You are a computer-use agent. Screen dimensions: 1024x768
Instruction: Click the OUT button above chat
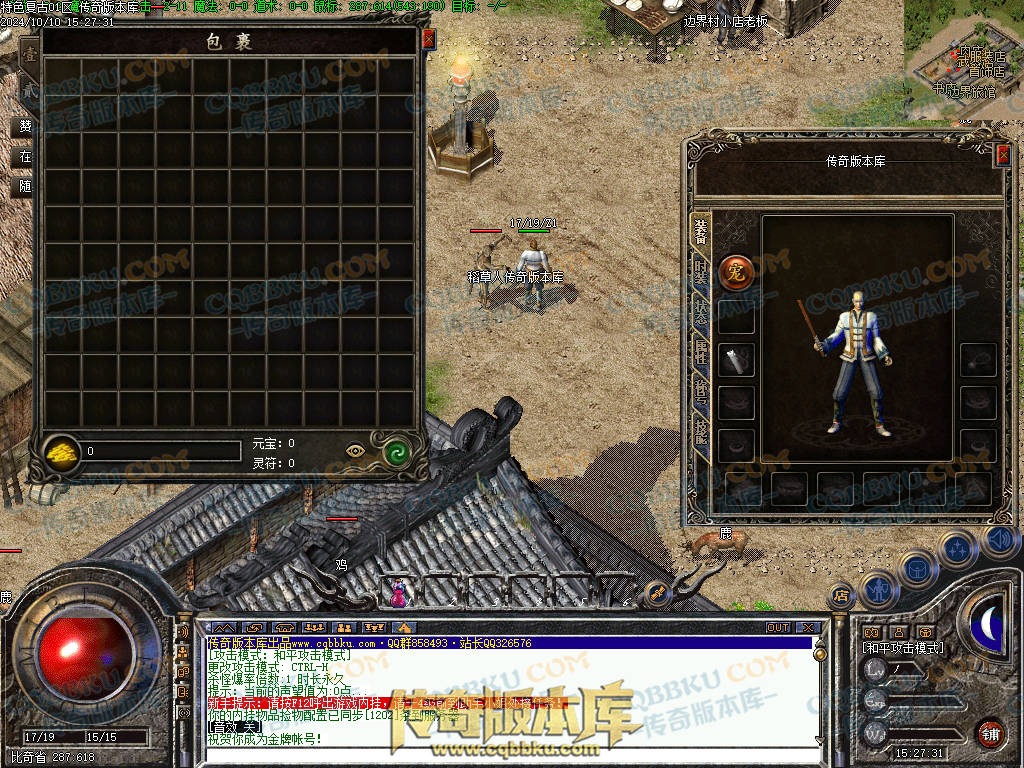(x=777, y=628)
